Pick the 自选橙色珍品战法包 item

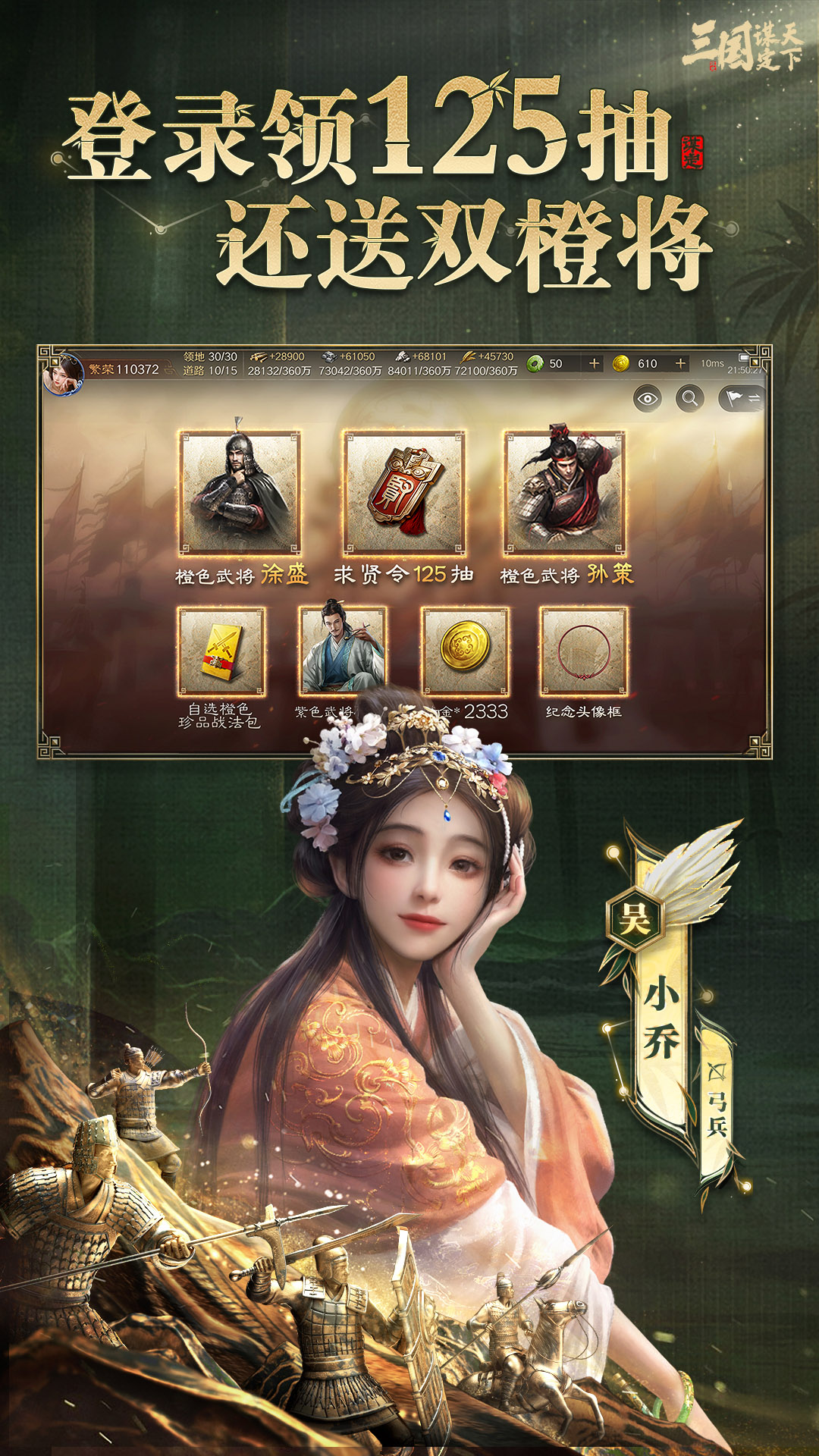[x=221, y=651]
